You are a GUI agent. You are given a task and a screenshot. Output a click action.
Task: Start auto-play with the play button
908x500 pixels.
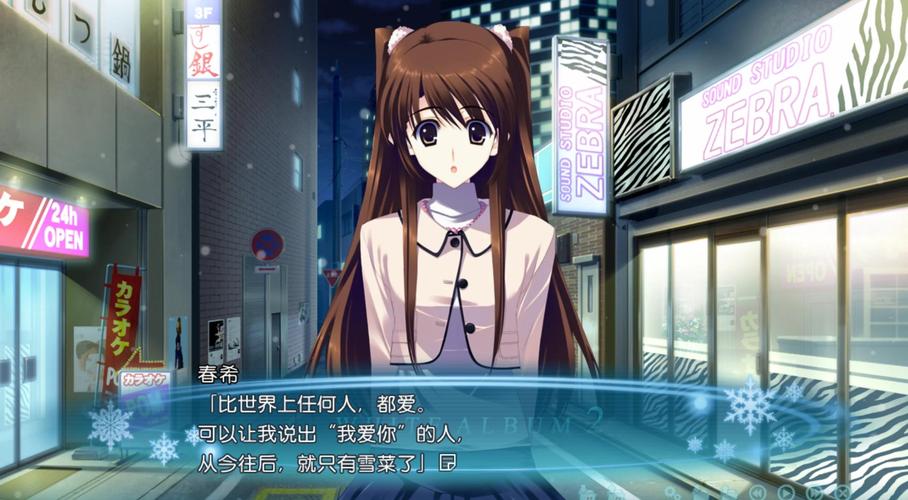786,493
